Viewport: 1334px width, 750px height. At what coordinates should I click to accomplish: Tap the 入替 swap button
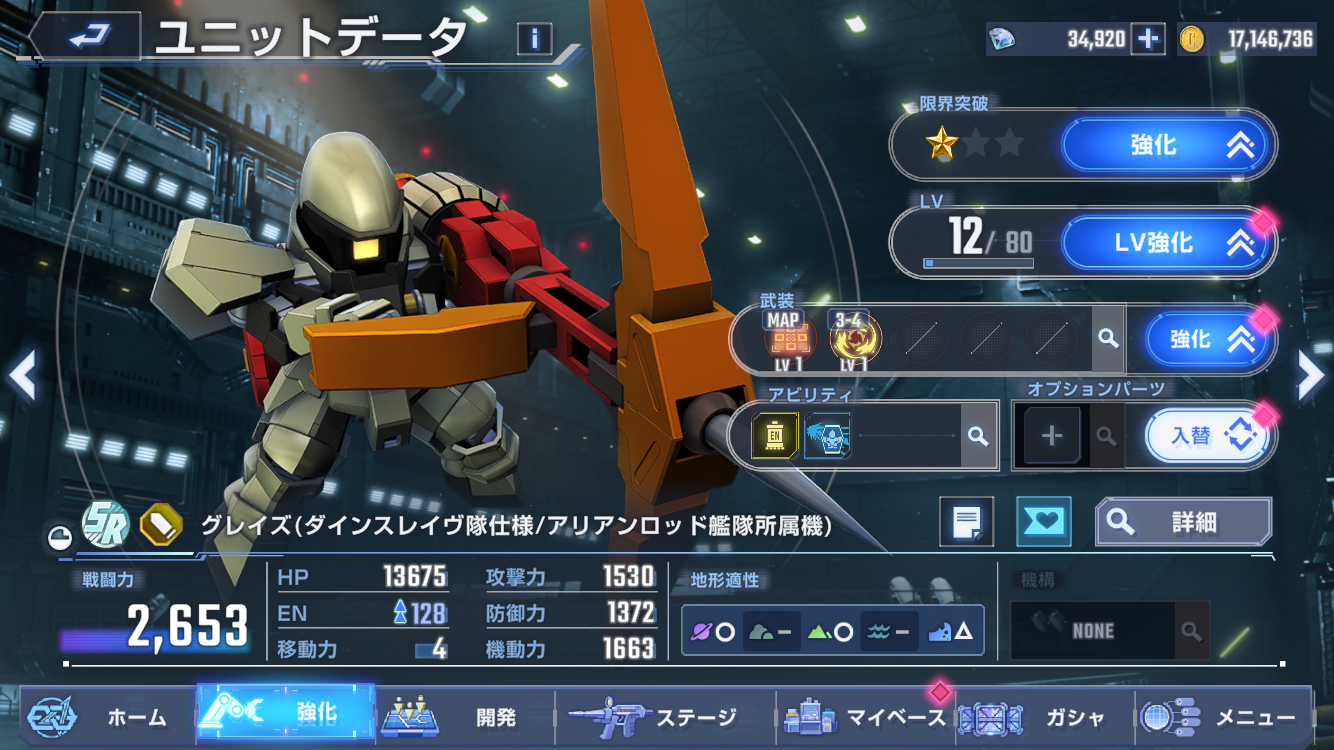(x=1206, y=436)
